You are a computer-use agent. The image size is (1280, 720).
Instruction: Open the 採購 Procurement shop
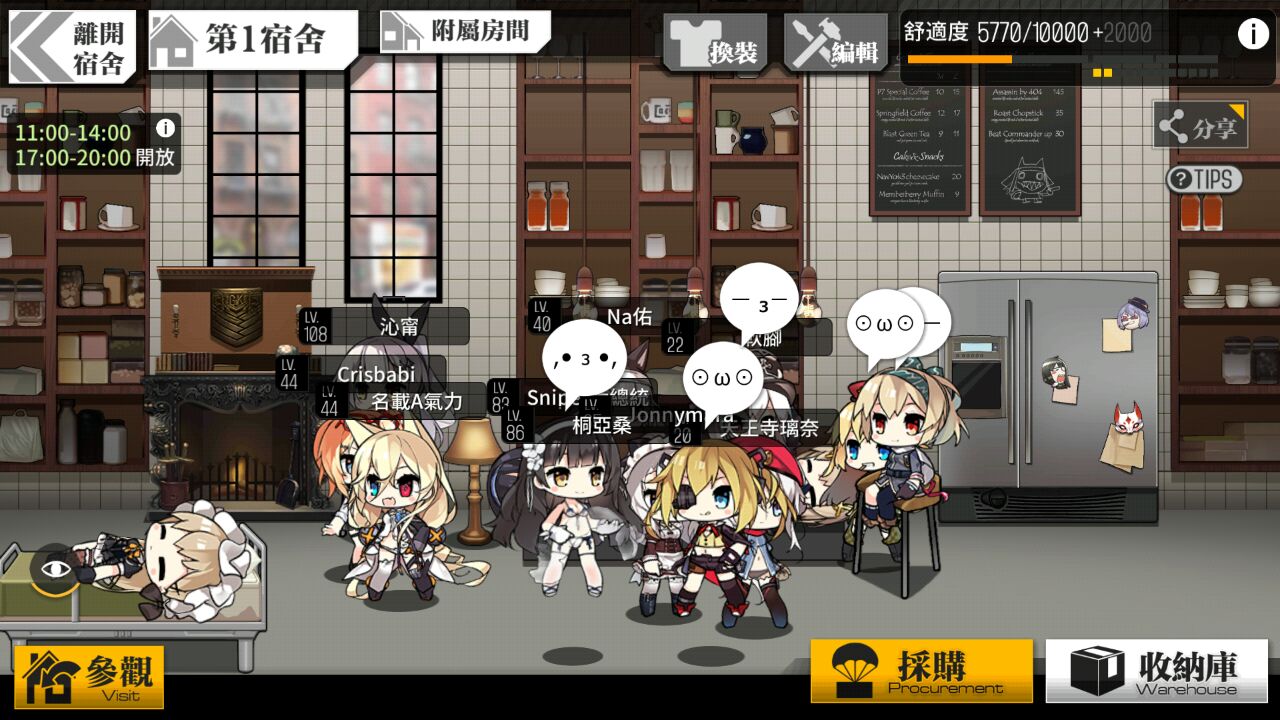pyautogui.click(x=921, y=671)
